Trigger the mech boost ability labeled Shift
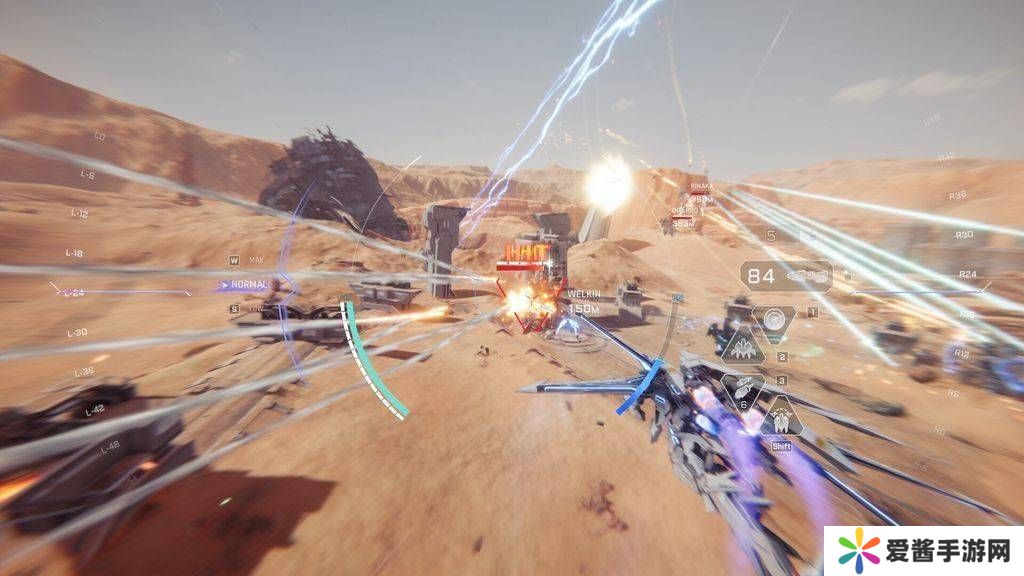Viewport: 1024px width, 576px height. (781, 416)
